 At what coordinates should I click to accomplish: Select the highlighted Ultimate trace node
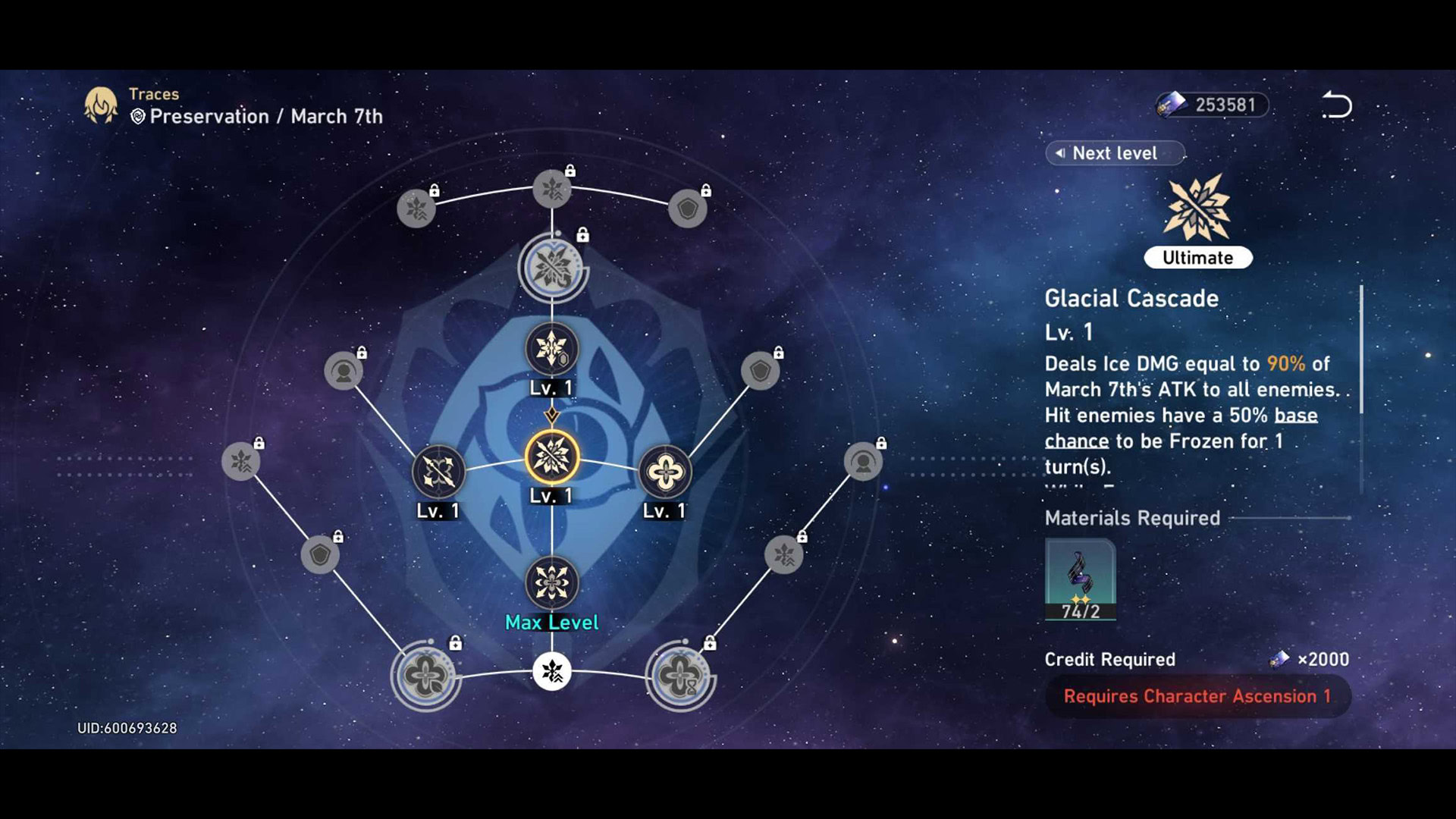tap(552, 457)
